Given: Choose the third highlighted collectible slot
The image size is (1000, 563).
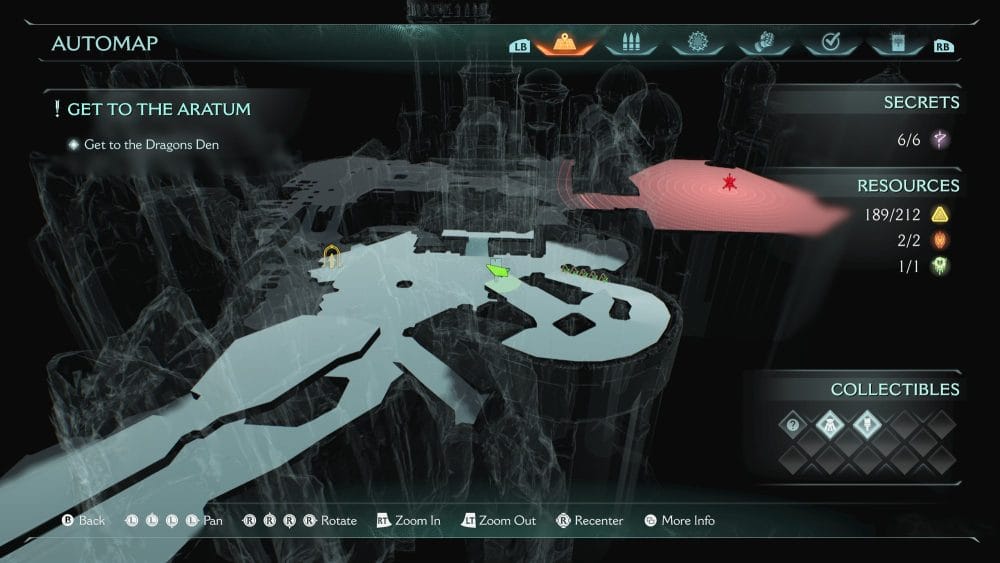Looking at the screenshot, I should (x=864, y=425).
